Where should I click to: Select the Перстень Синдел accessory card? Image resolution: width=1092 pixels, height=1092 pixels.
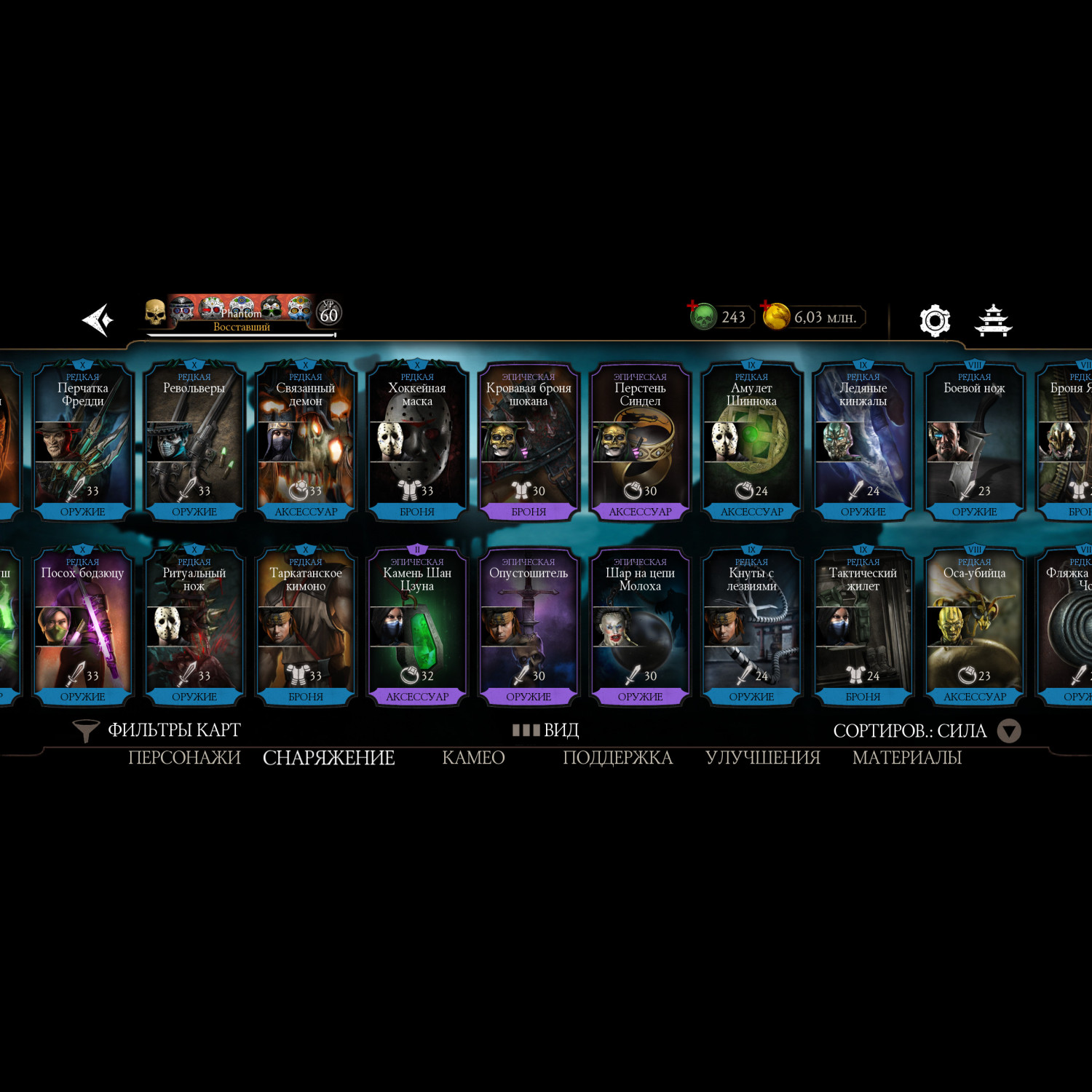click(640, 441)
